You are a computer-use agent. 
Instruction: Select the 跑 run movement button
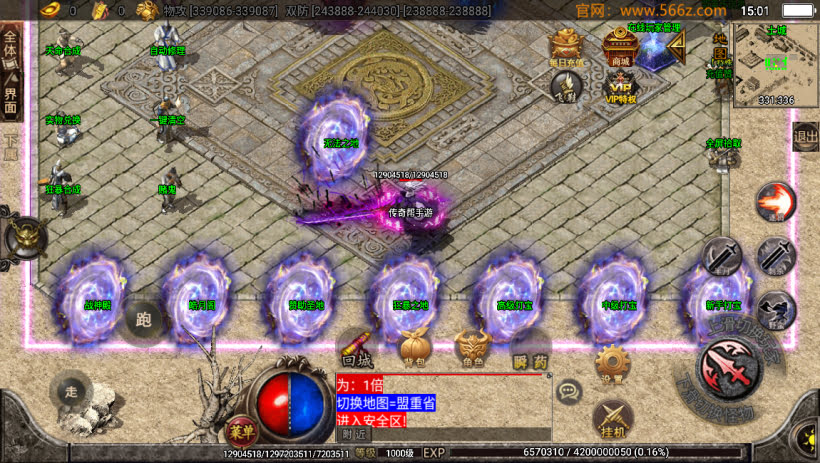(143, 321)
